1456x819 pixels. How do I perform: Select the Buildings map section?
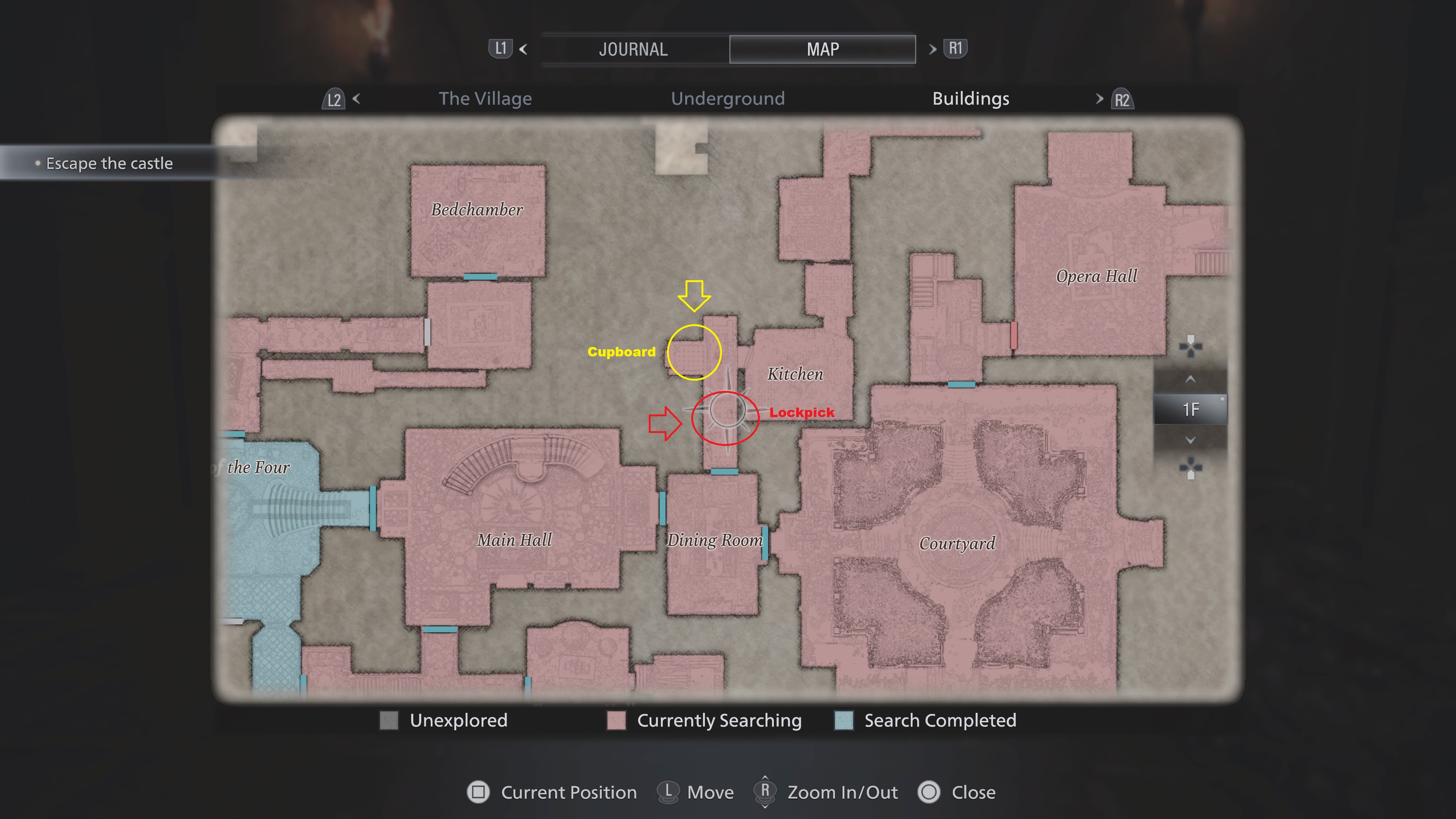(971, 98)
